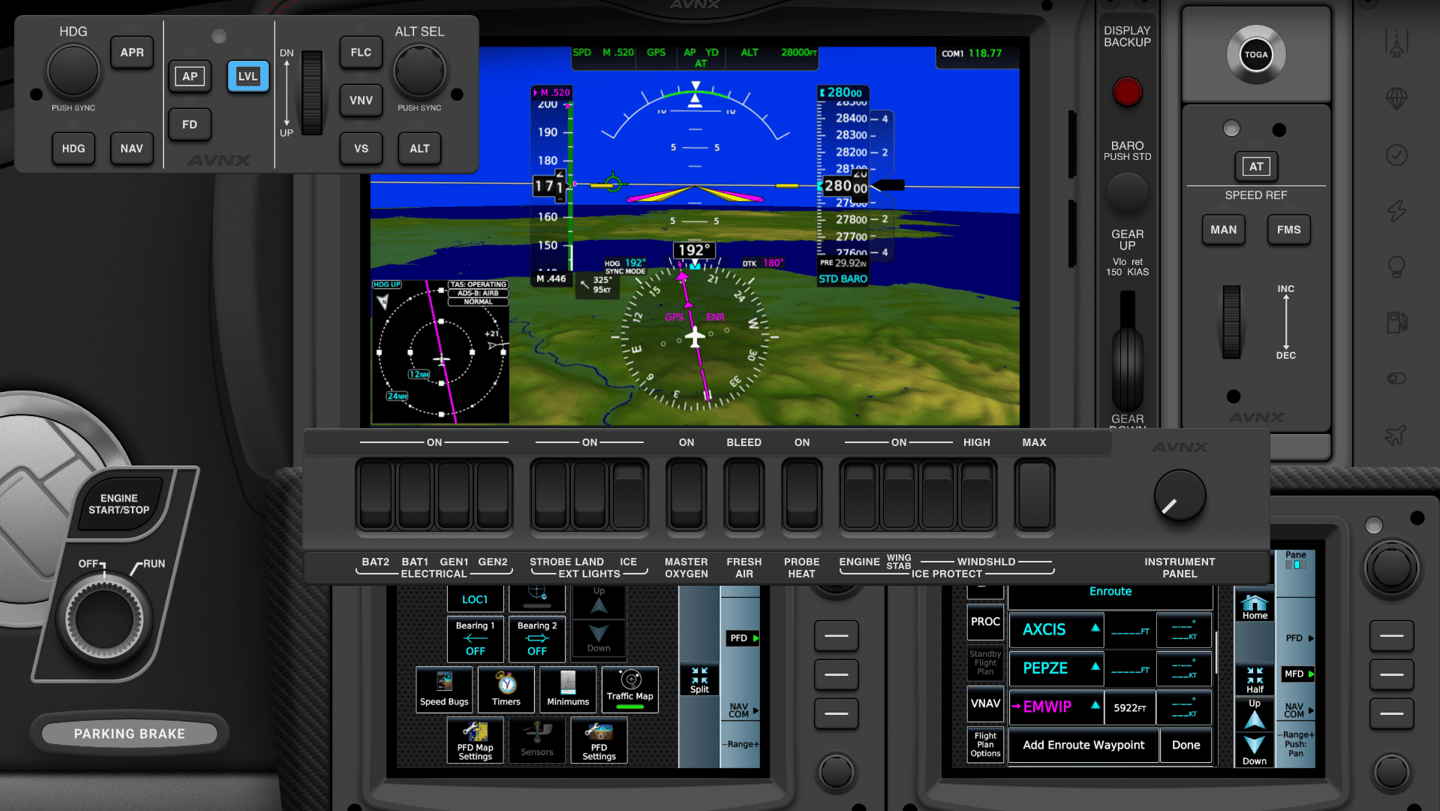Screen dimensions: 1440x811
Task: Tap the Home icon on the MFD touchscreen
Action: [1253, 604]
